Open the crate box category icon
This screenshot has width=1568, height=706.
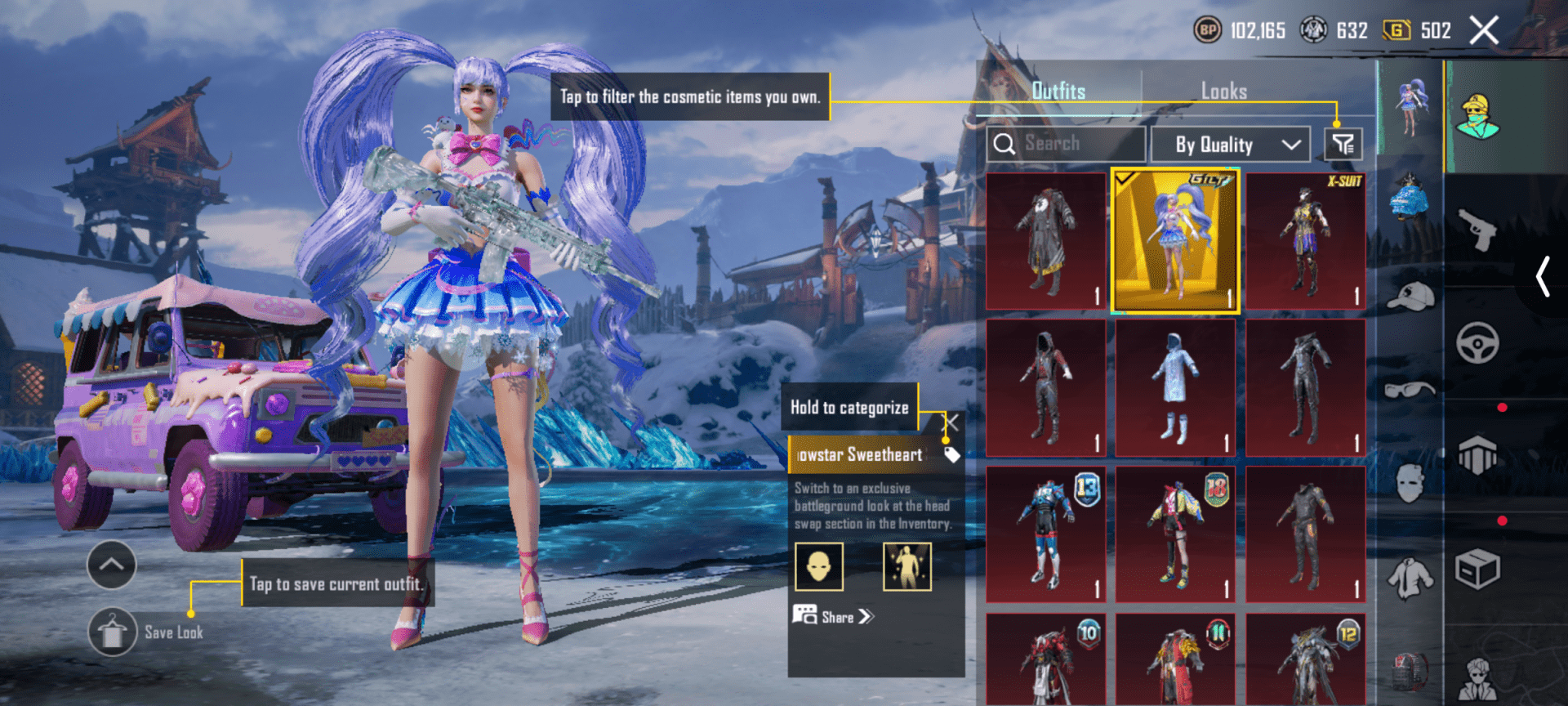(x=1479, y=569)
